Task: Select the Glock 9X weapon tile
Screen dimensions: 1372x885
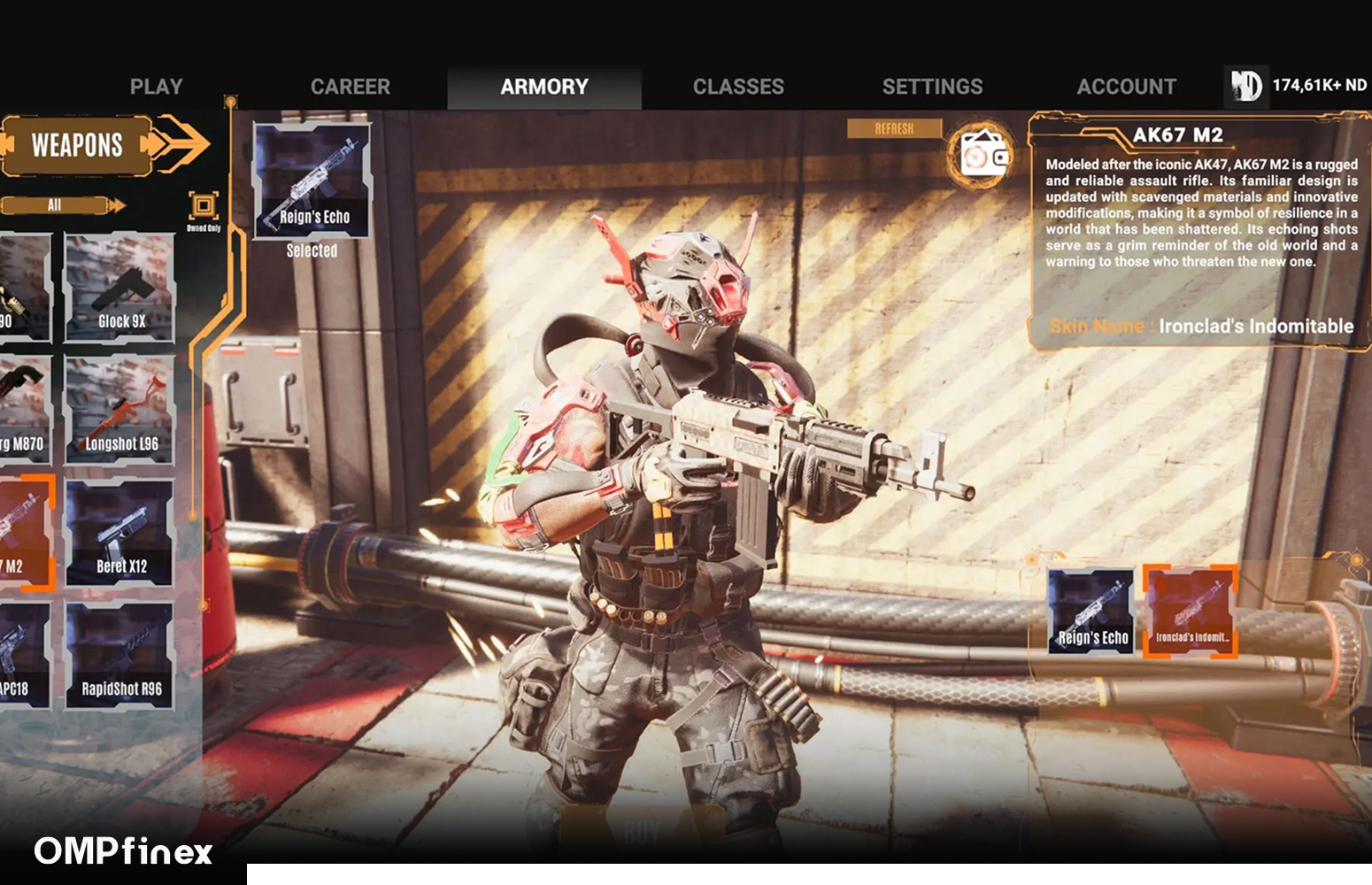Action: pos(119,288)
